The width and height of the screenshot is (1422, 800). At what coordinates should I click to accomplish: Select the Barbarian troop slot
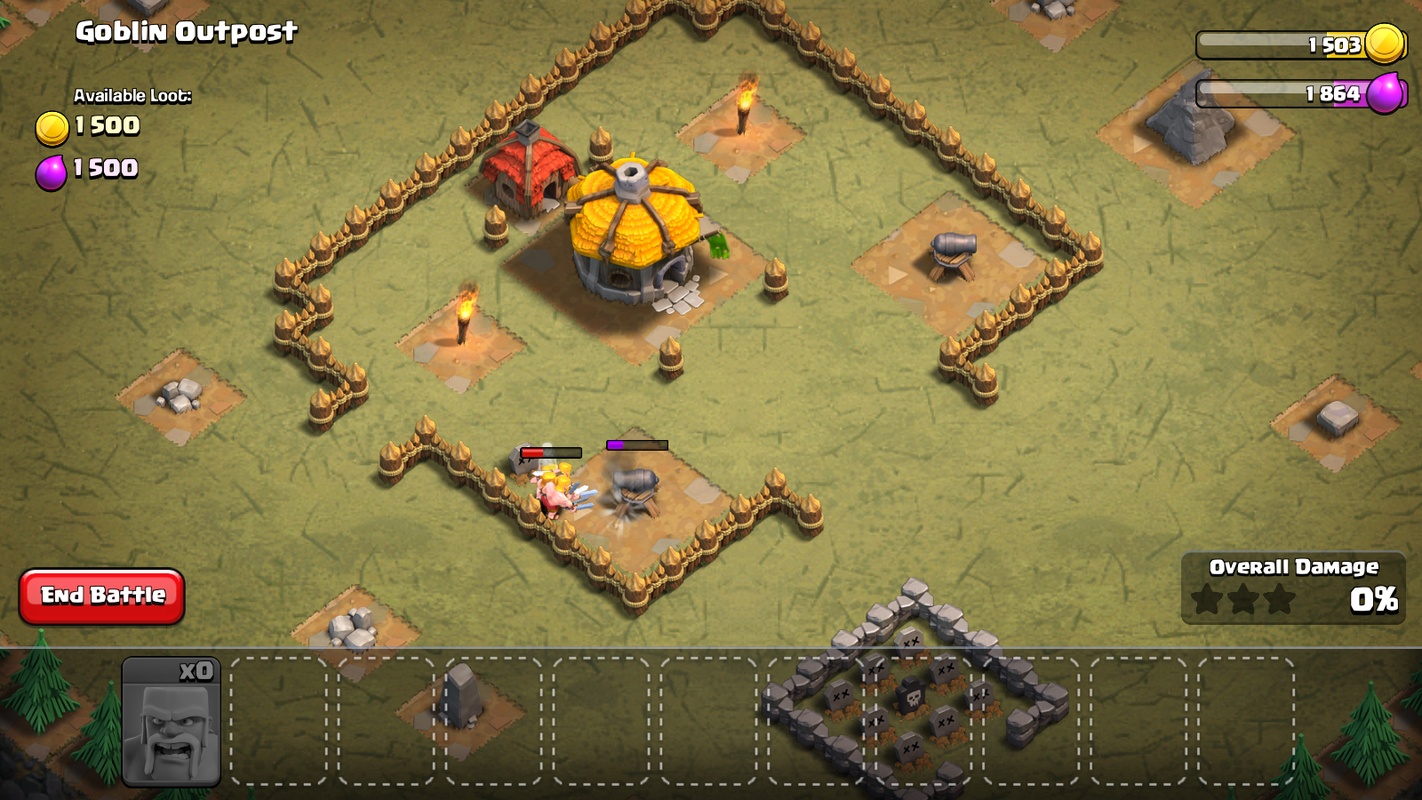tap(171, 721)
